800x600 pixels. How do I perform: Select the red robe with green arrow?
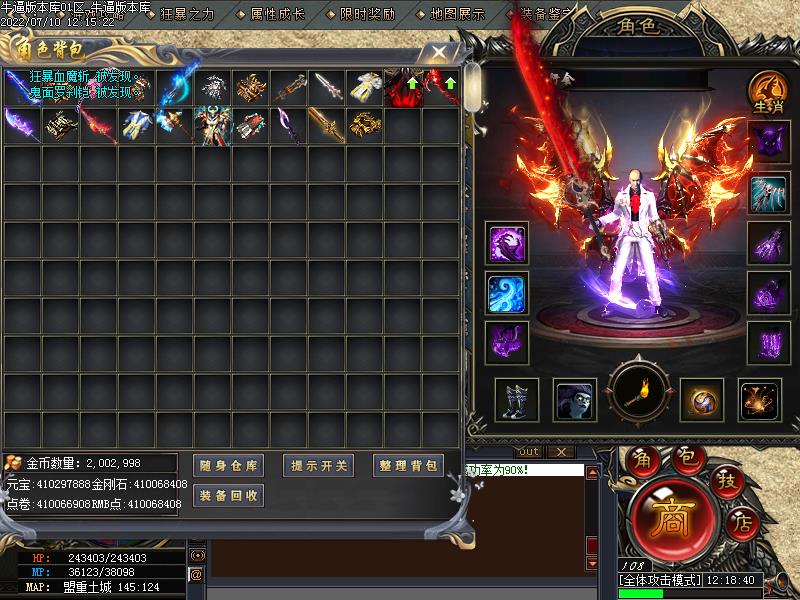403,88
